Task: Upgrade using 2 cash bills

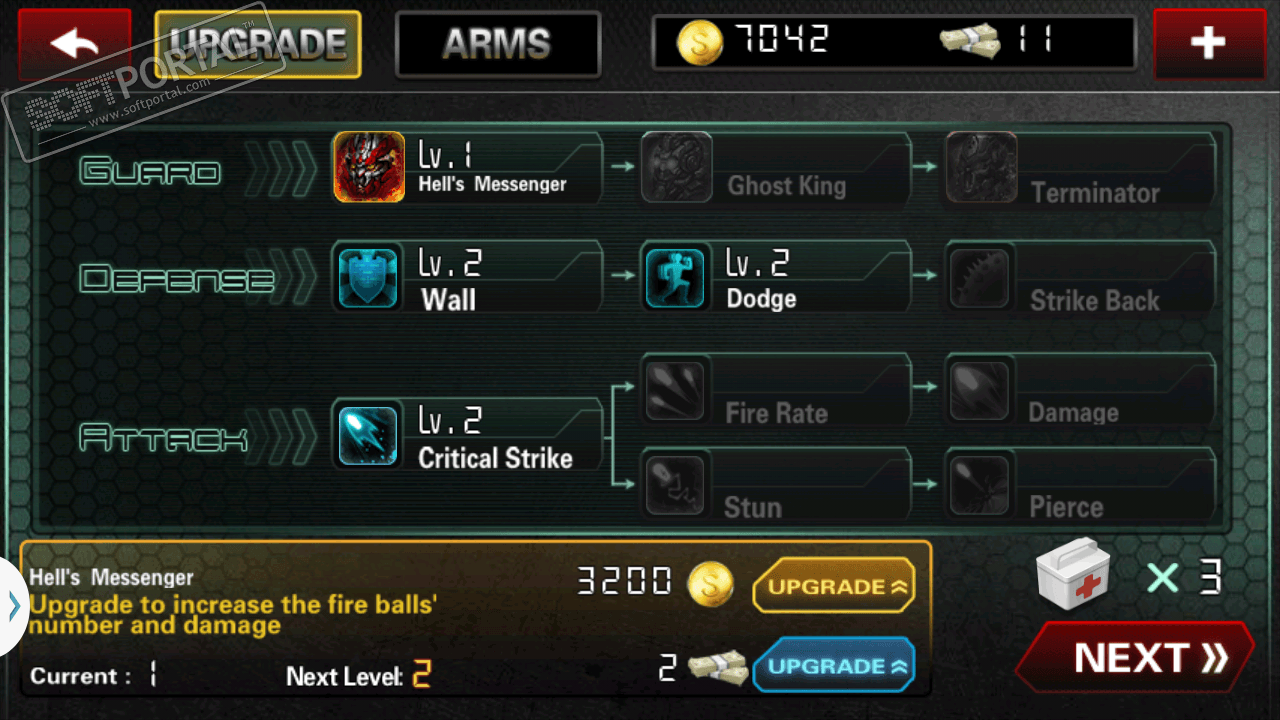Action: click(x=834, y=666)
